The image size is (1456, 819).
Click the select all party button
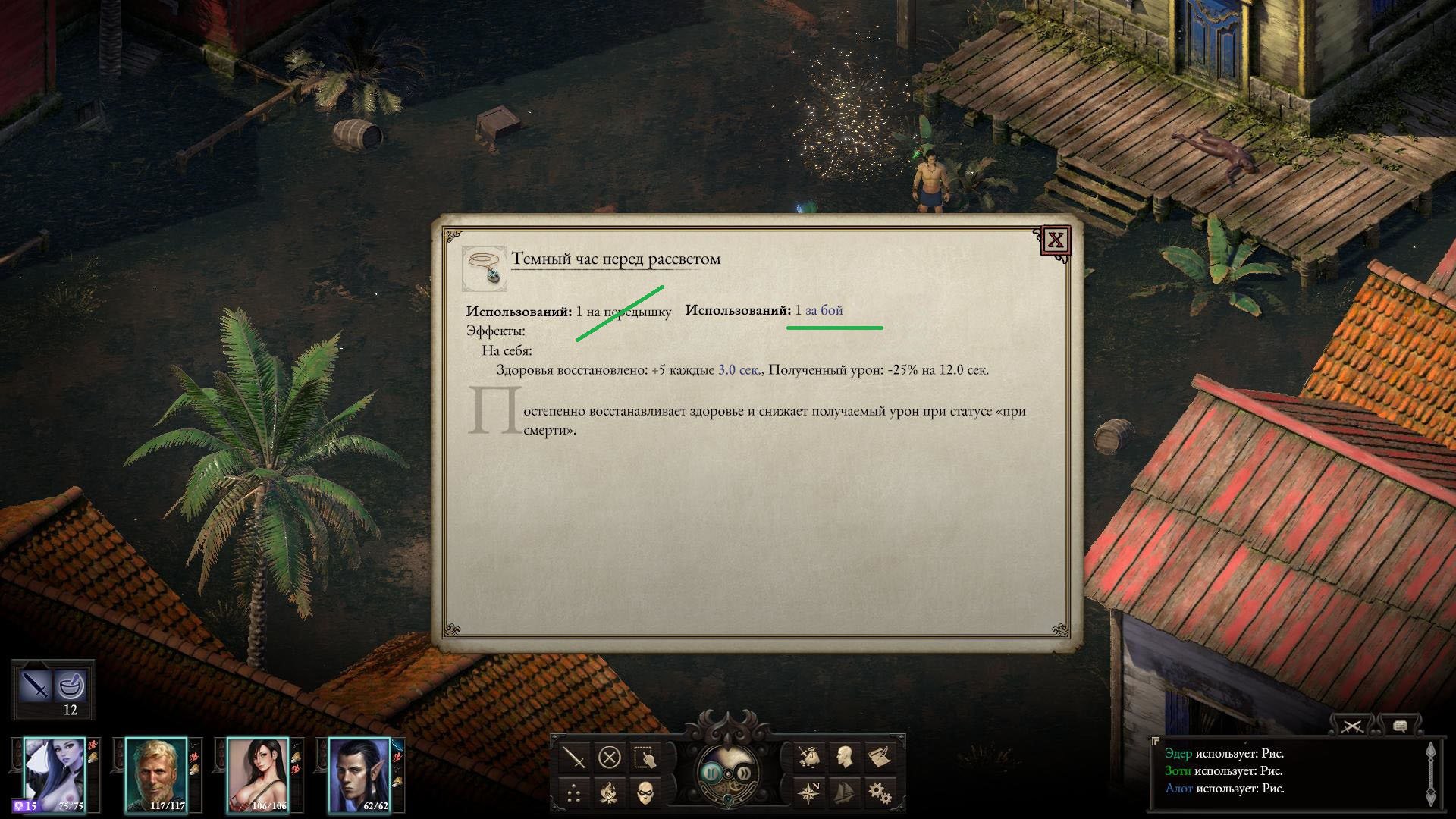click(645, 758)
